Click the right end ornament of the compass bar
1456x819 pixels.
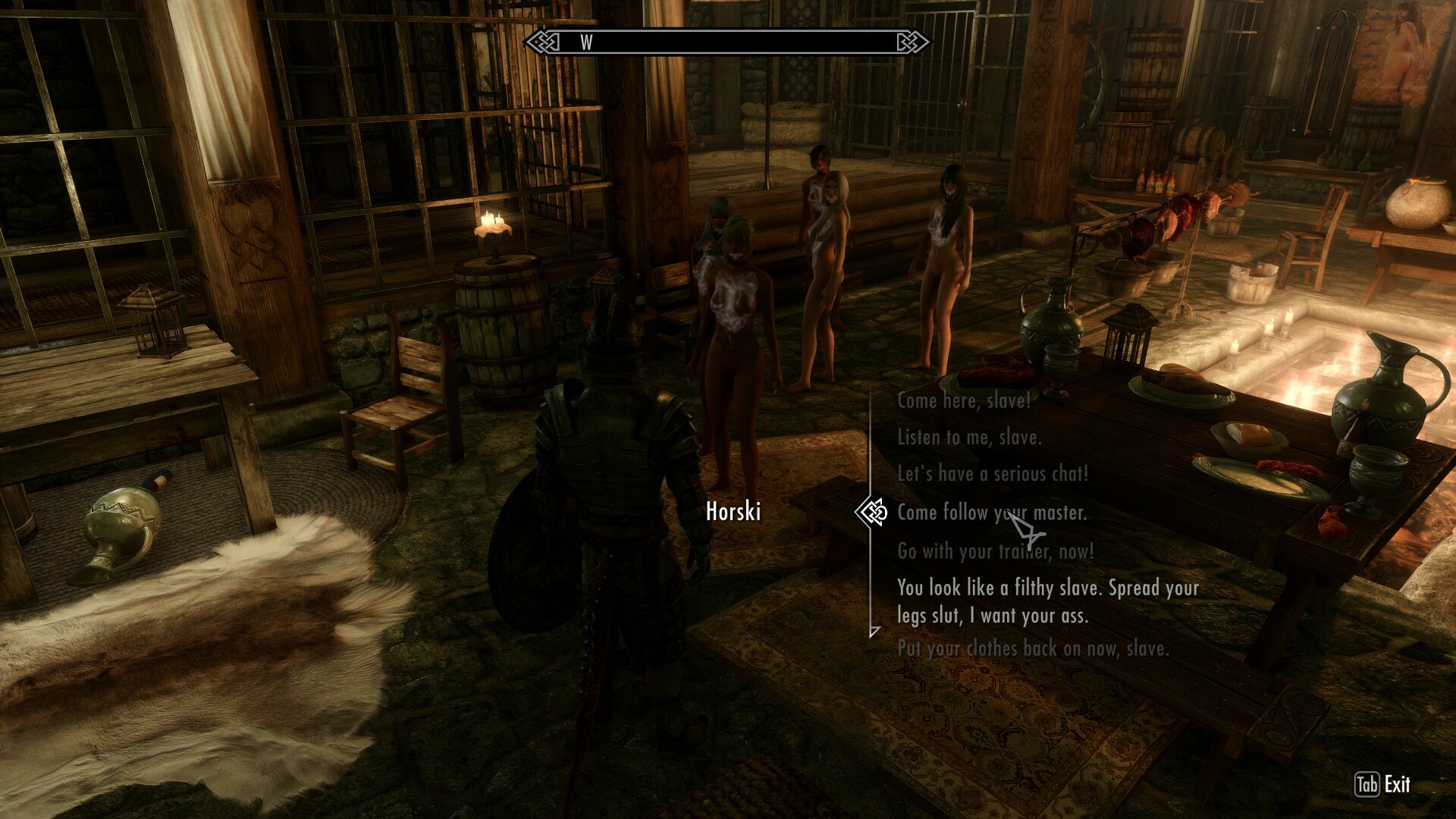point(912,44)
